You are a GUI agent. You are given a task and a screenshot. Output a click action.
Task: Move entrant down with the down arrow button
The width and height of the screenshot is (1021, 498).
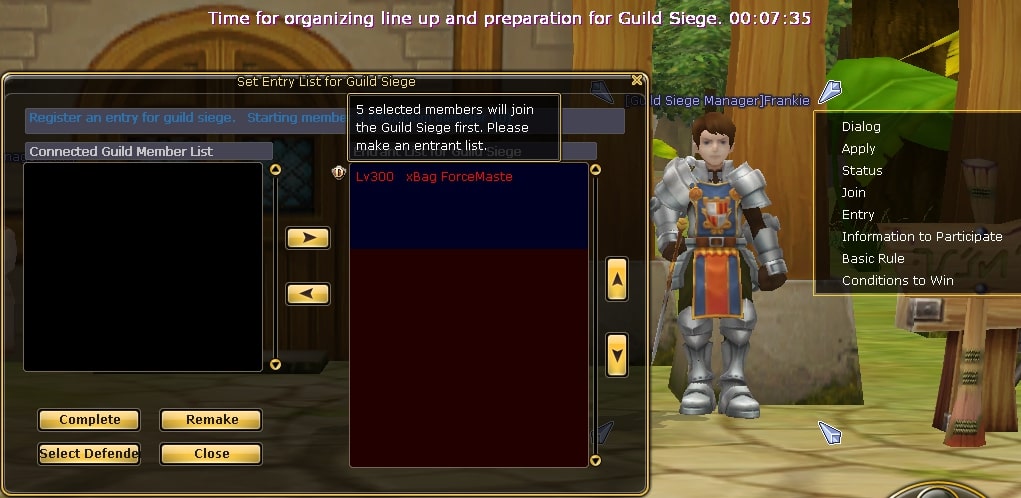pyautogui.click(x=617, y=354)
